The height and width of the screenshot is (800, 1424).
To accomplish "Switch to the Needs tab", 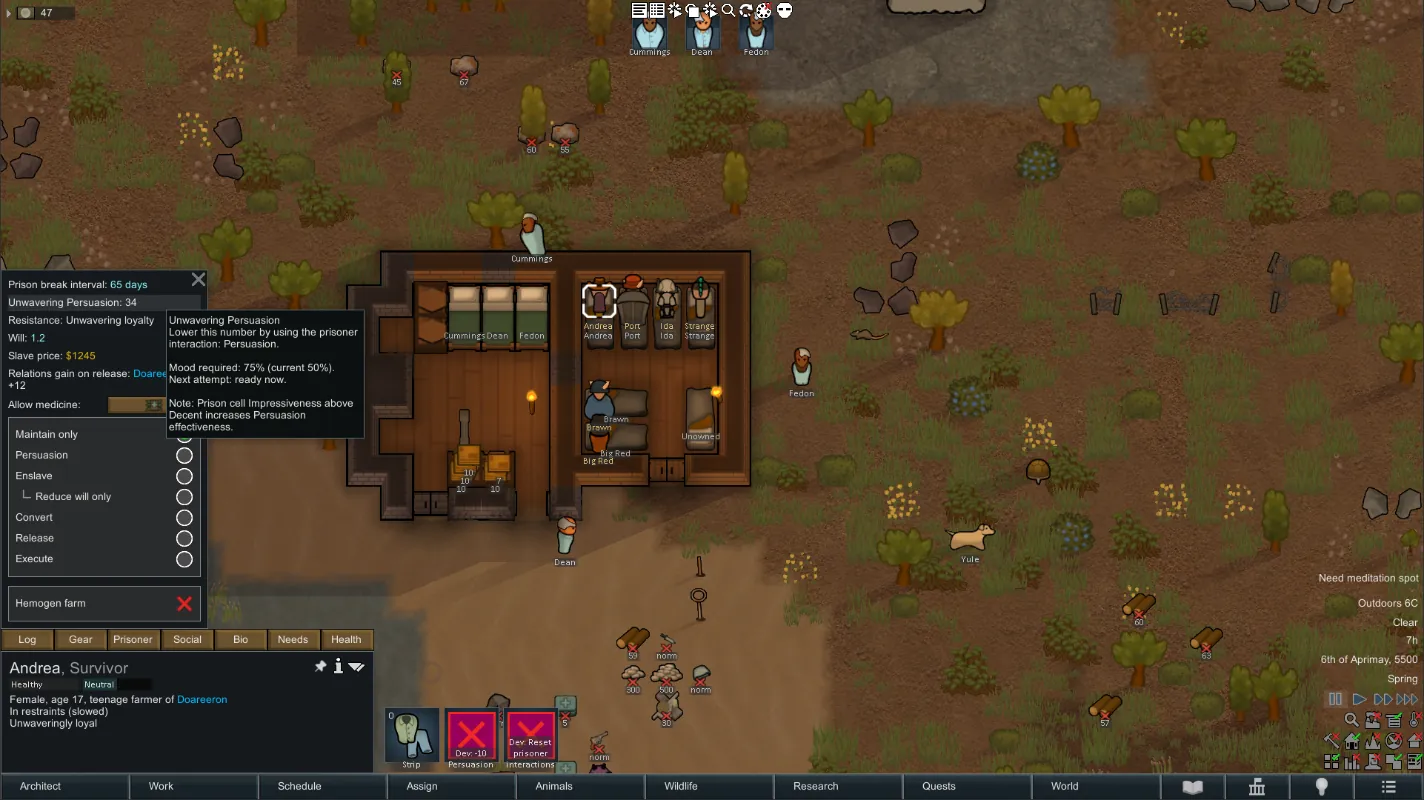I will click(292, 640).
